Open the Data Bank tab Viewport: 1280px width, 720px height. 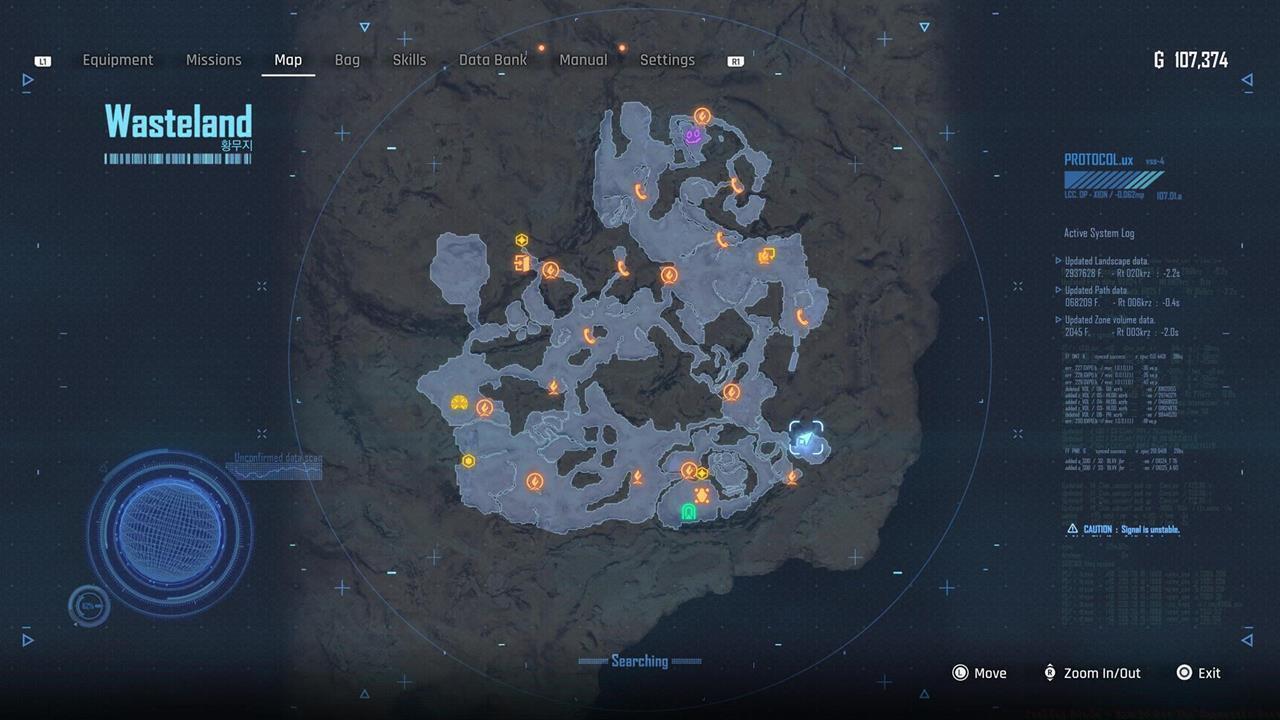pos(492,60)
